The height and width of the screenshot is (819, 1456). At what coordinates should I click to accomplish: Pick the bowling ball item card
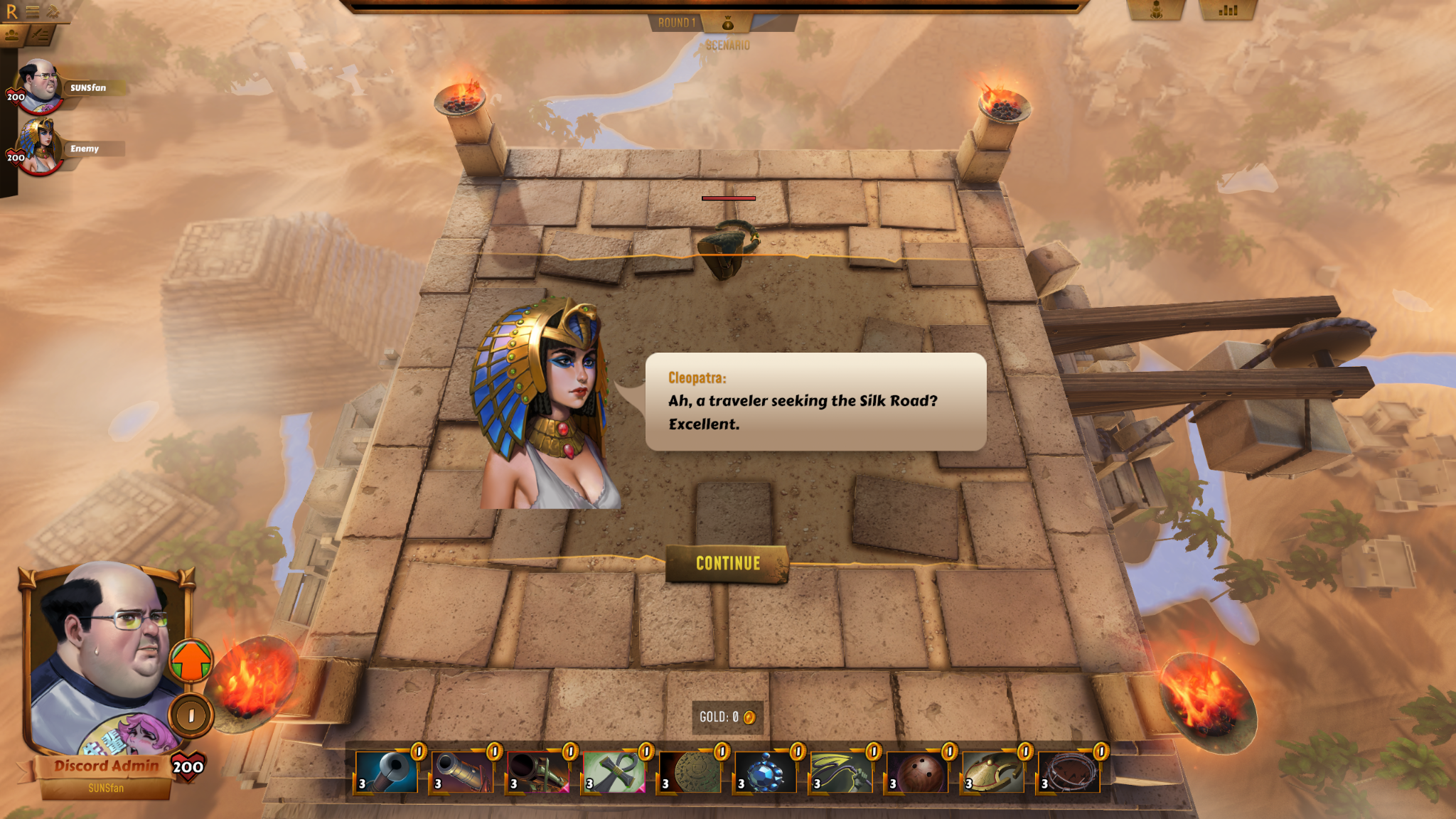pos(916,773)
